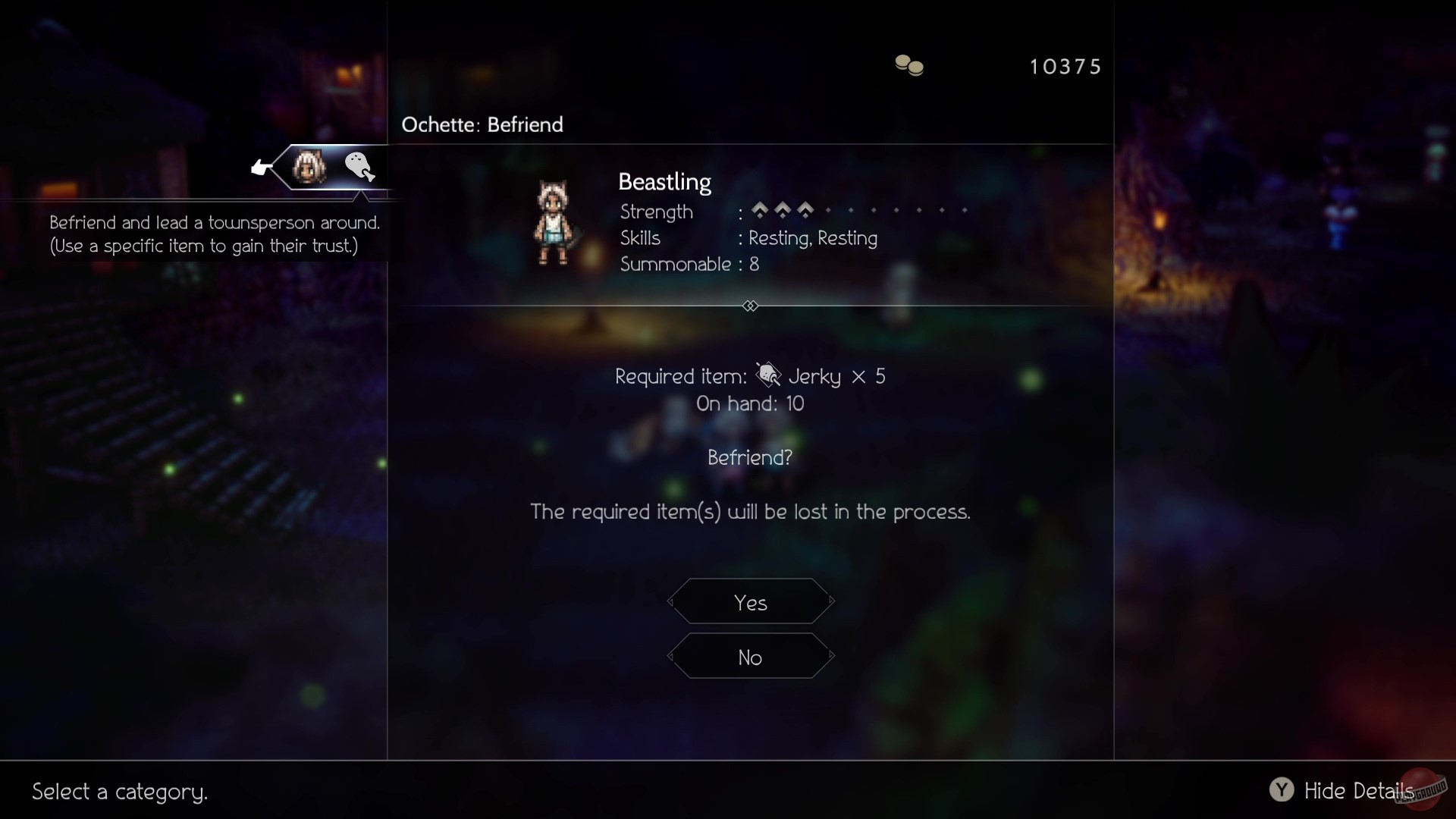Expand the Befriend tooltip callout
Image resolution: width=1456 pixels, height=819 pixels.
point(214,234)
